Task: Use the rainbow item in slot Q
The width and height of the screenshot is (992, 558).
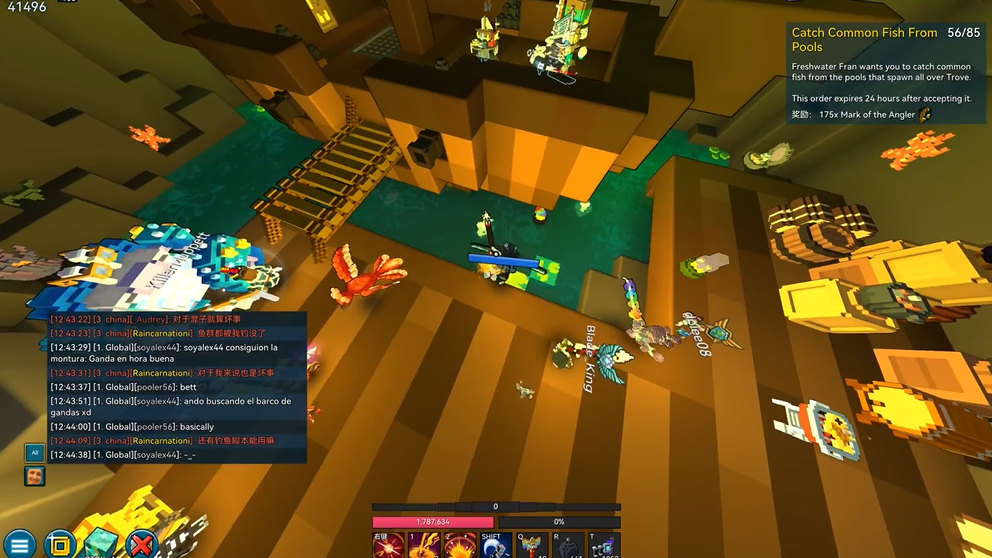Action: tap(532, 546)
